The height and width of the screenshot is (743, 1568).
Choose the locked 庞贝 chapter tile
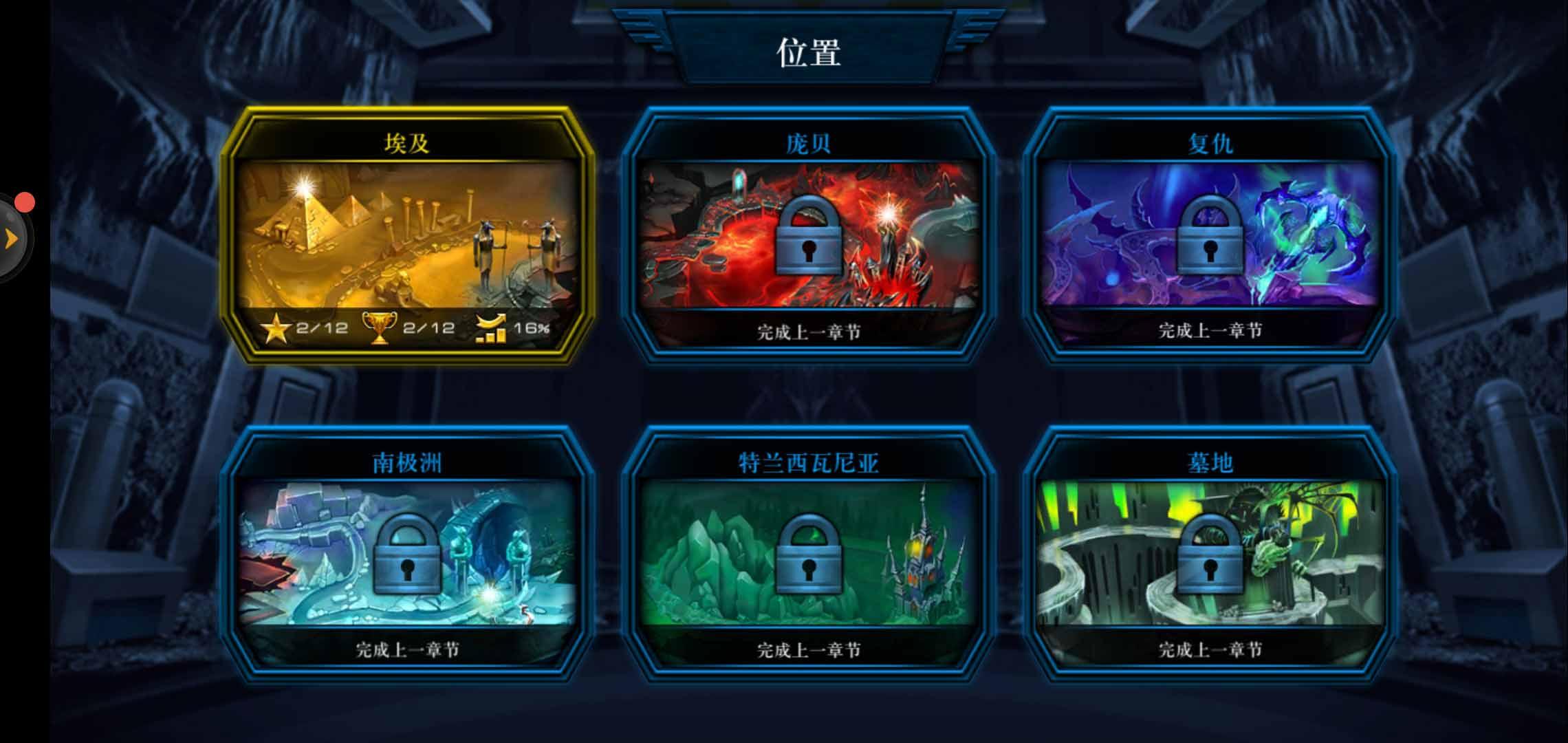[808, 235]
